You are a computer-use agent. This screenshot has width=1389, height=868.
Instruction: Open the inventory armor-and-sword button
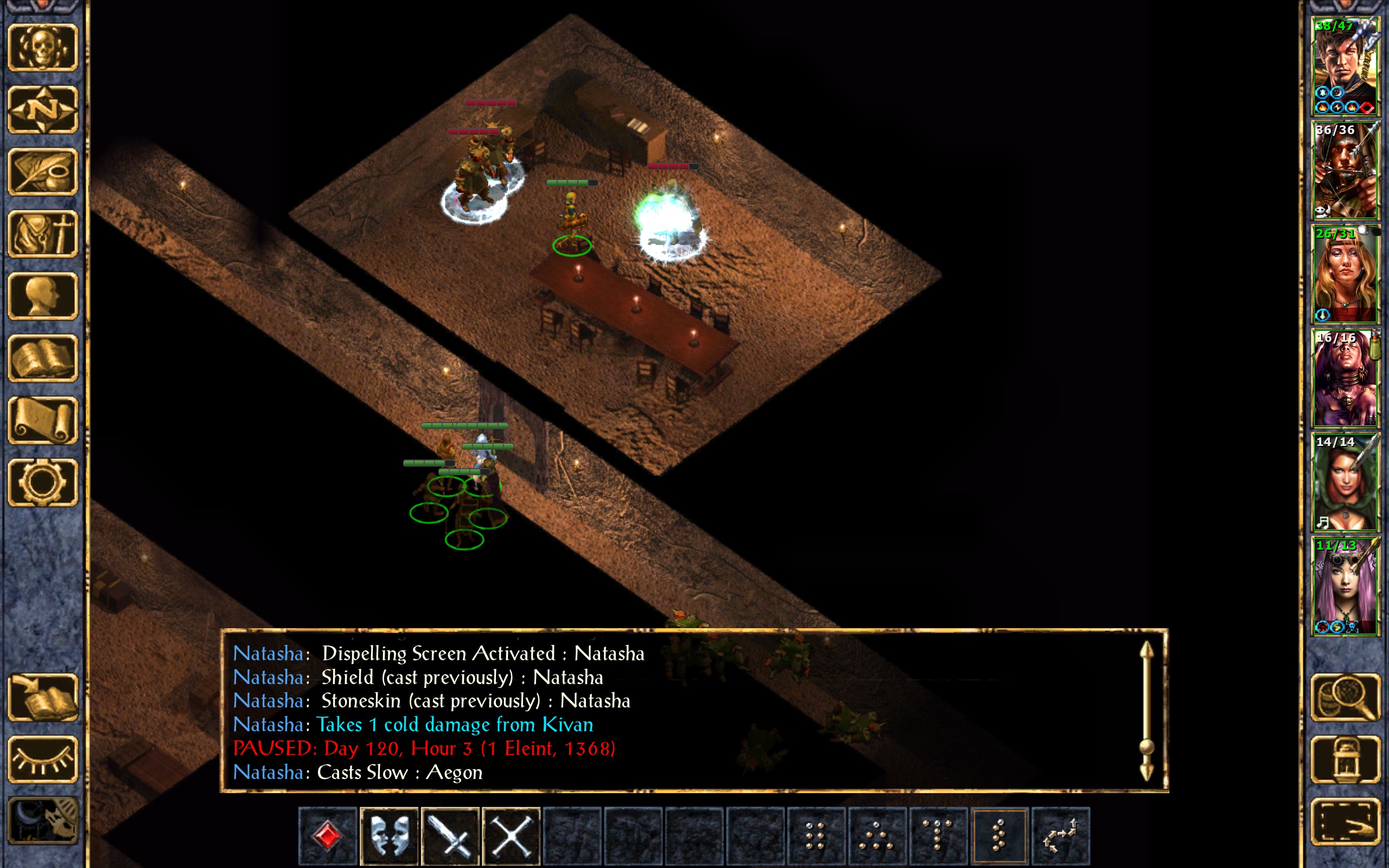coord(42,234)
